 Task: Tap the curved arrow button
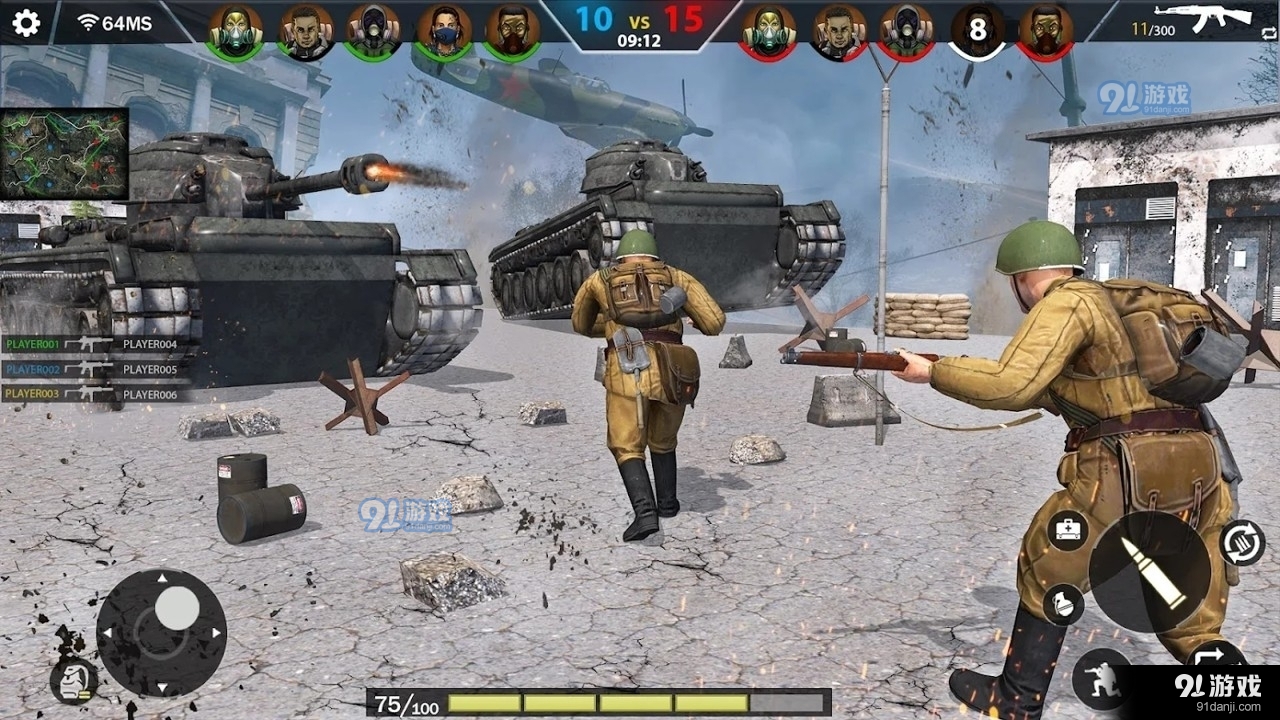pos(1216,658)
